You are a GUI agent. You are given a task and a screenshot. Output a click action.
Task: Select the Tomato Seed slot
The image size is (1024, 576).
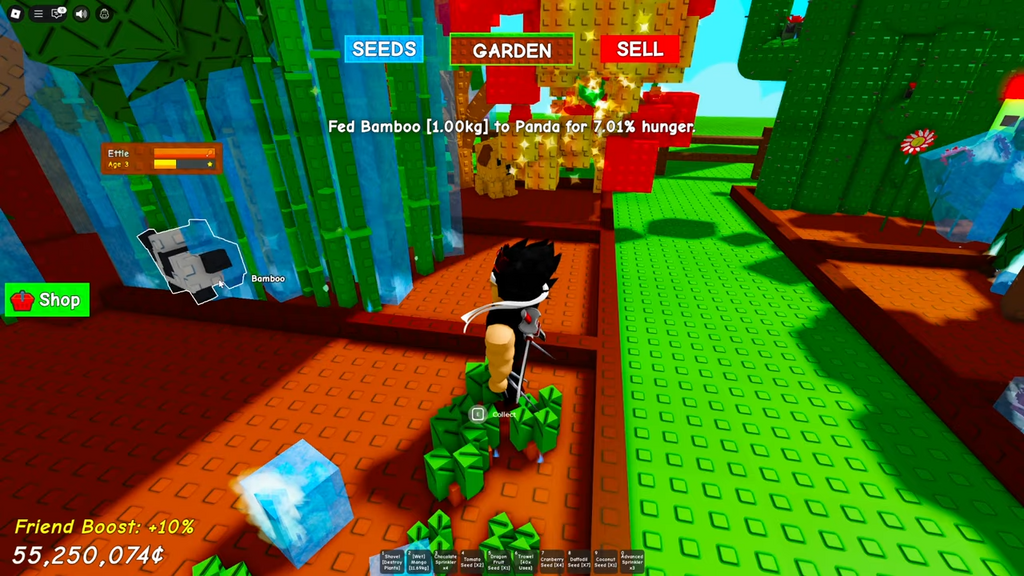click(x=472, y=563)
